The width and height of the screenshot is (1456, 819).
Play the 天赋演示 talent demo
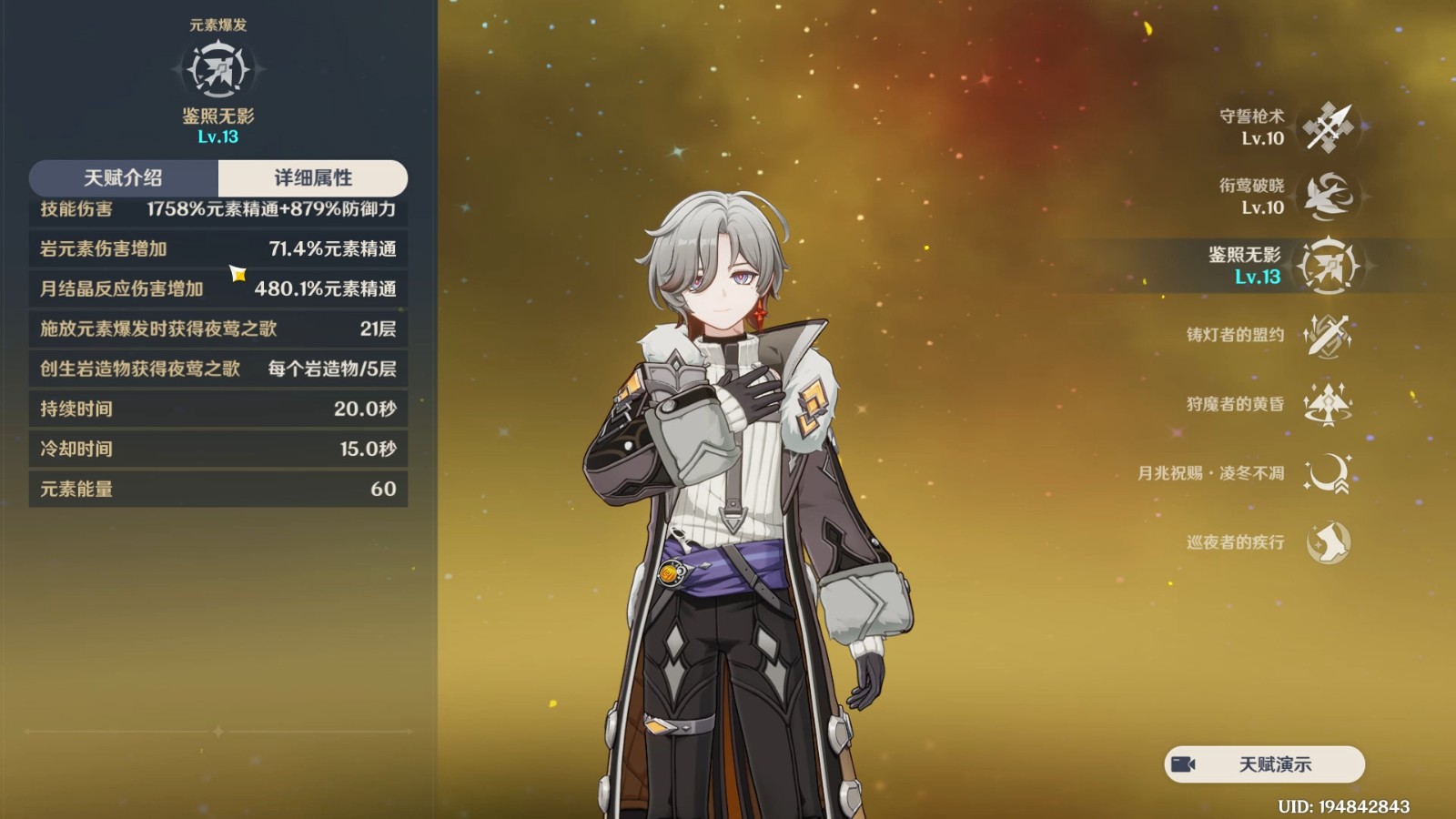pos(1264,764)
